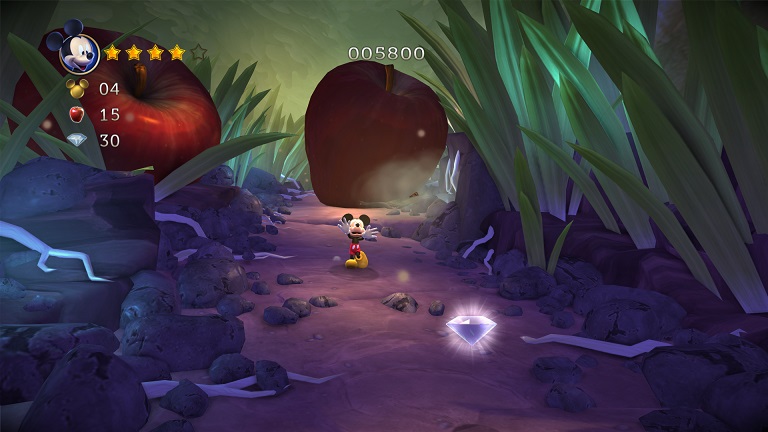Select the diamond collectible counter icon
Image resolution: width=768 pixels, height=432 pixels.
[x=77, y=141]
